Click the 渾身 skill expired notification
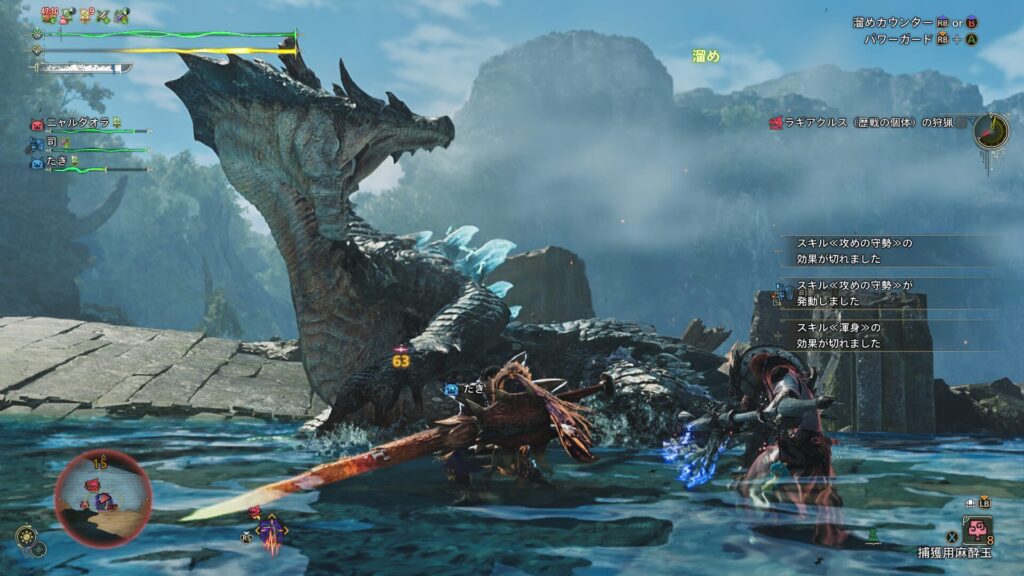The image size is (1024, 576). tap(855, 335)
